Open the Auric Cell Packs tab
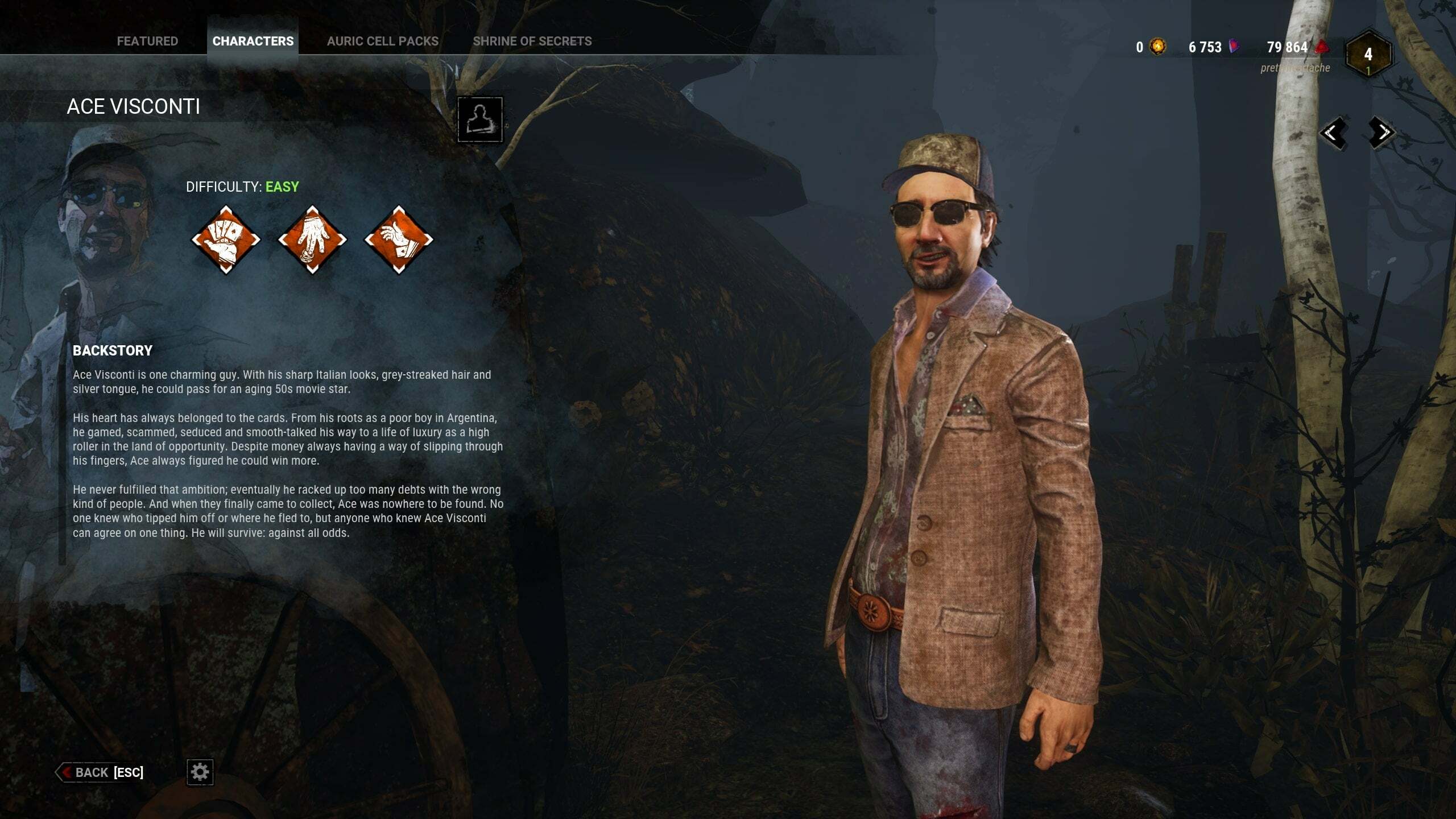1456x819 pixels. tap(382, 41)
